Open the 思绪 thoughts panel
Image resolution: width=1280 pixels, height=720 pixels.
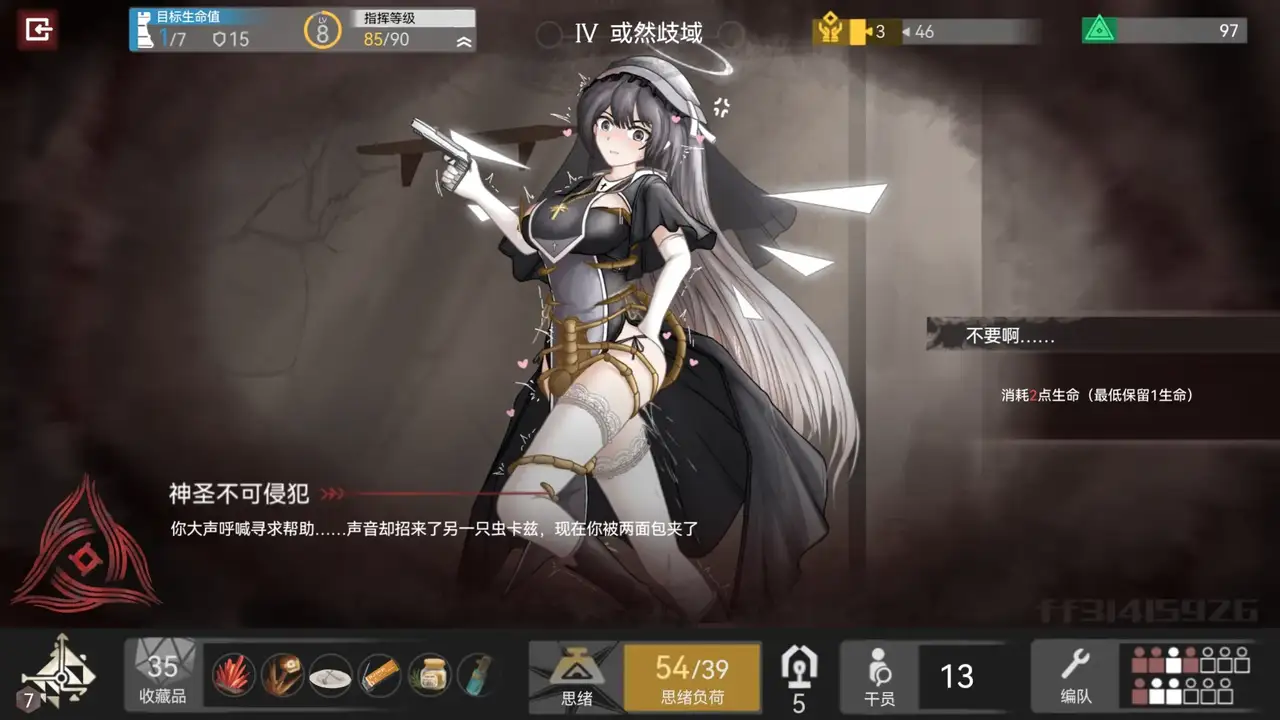575,677
